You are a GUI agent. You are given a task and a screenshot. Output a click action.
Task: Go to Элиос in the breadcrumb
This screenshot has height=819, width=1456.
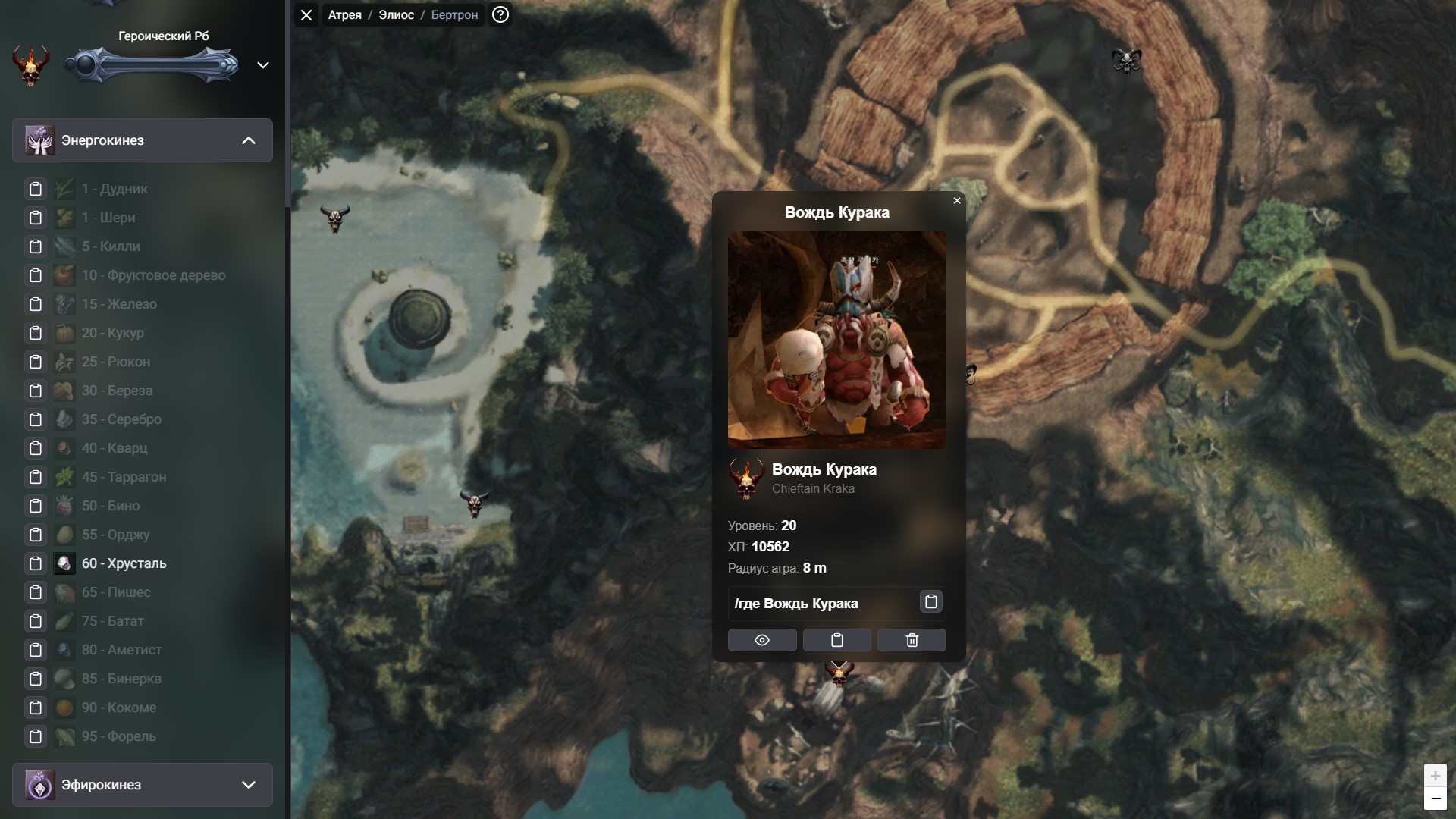(396, 15)
